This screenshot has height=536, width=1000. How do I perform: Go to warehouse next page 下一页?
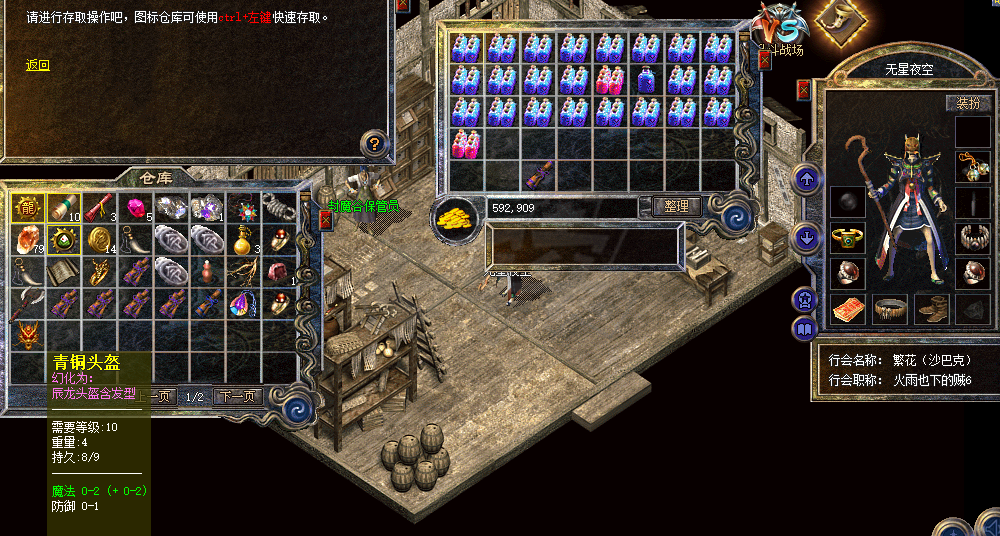tap(238, 397)
